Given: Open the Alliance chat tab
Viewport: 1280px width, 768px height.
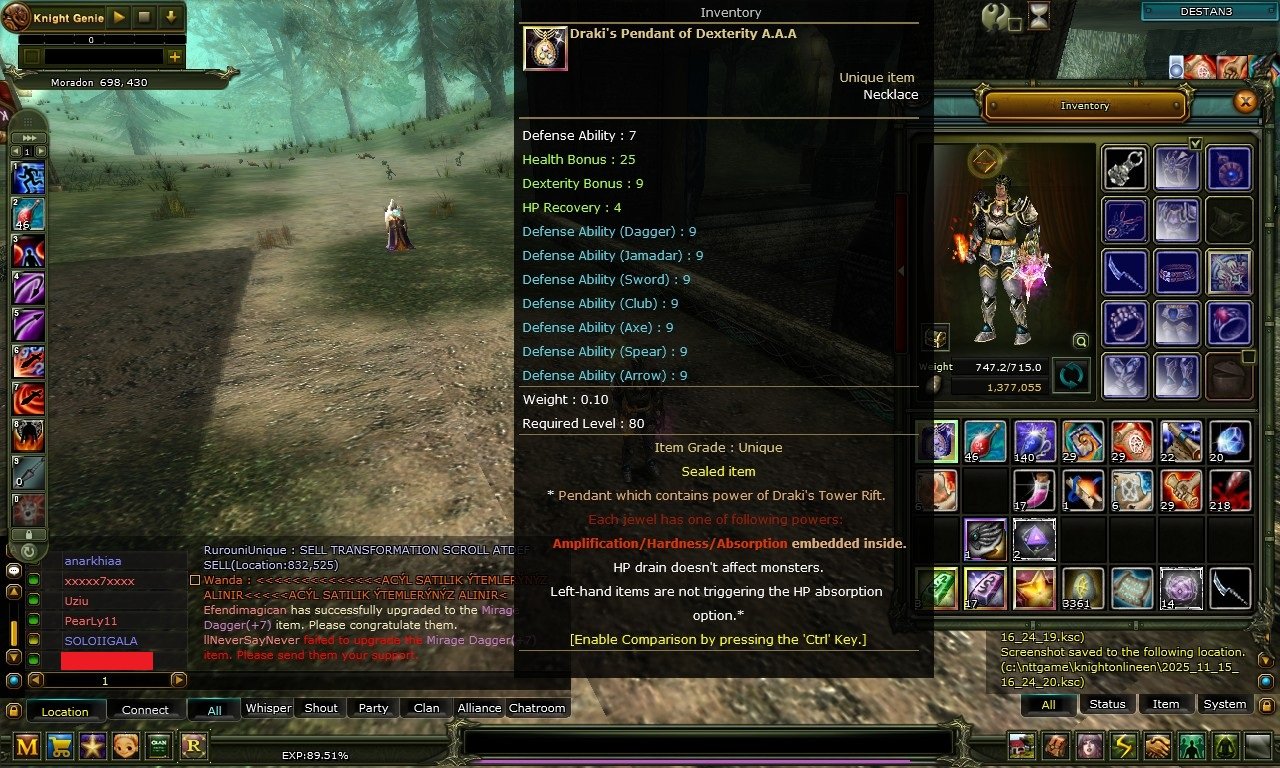Looking at the screenshot, I should (479, 708).
